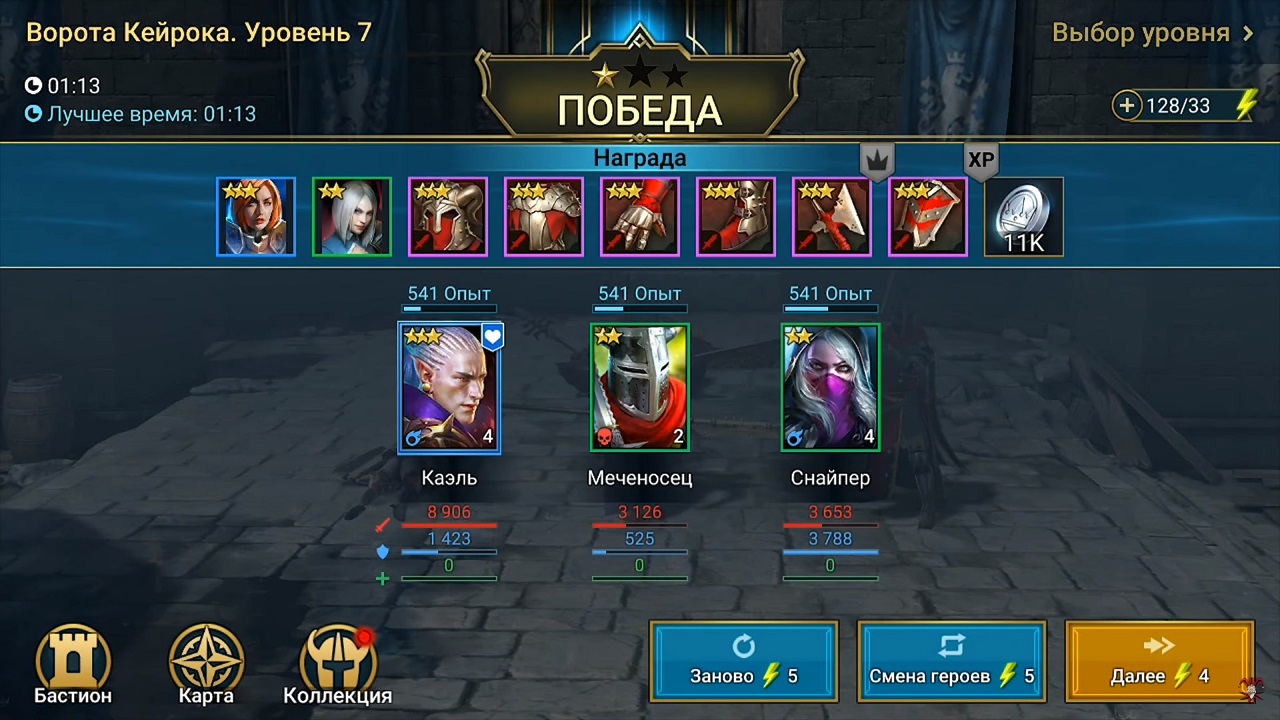View the gauntlets artifact reward
The image size is (1280, 720).
(x=640, y=217)
